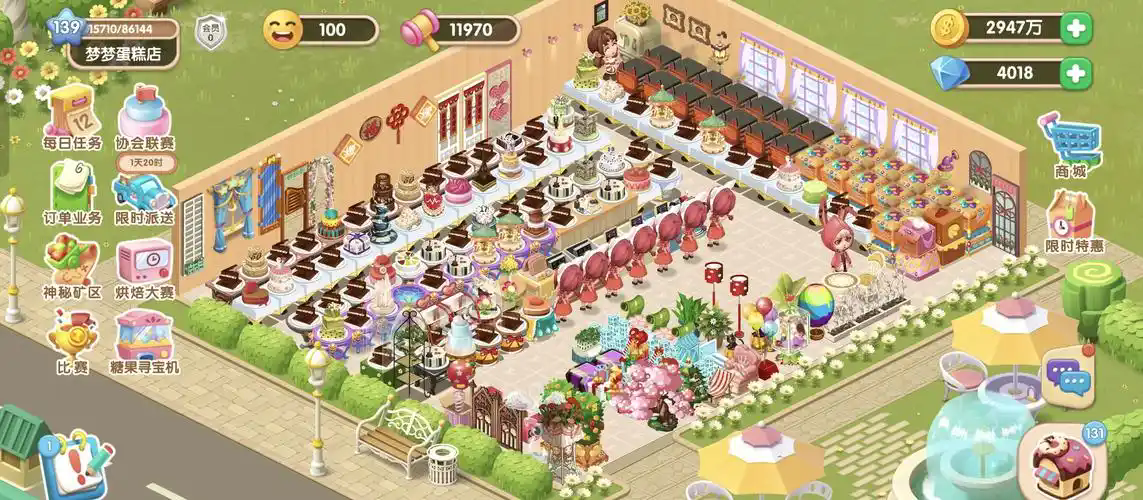1143x500 pixels.
Task: Tap the smiley face satisfaction meter
Action: pos(284,29)
